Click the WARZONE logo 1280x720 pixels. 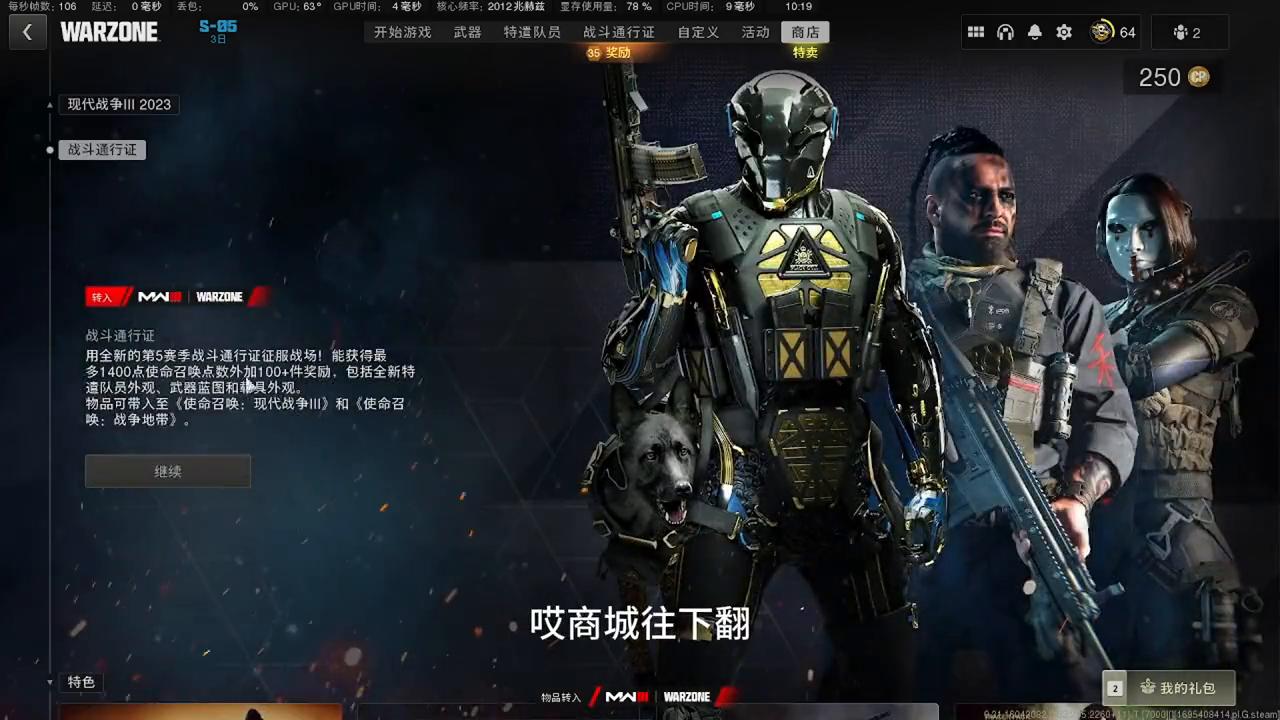(110, 31)
